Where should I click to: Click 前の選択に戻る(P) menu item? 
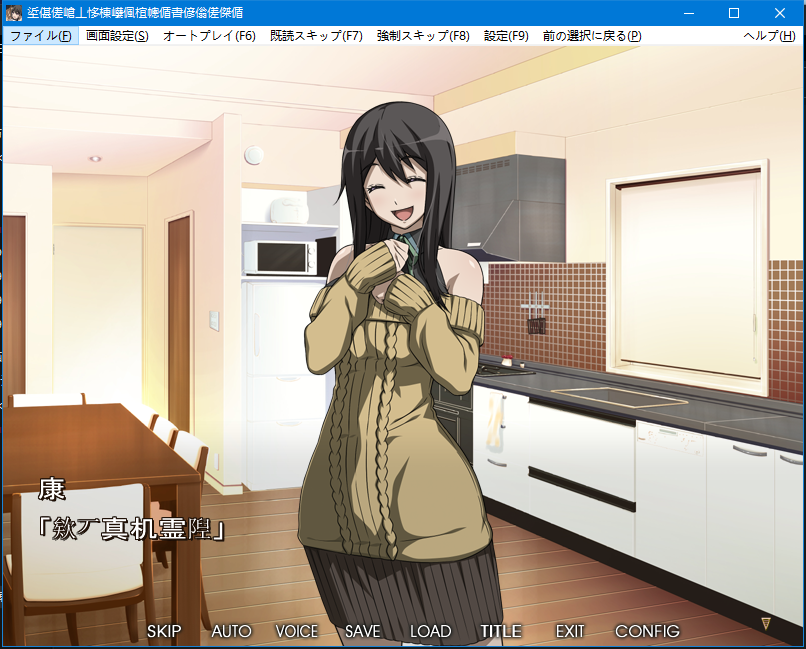click(592, 36)
